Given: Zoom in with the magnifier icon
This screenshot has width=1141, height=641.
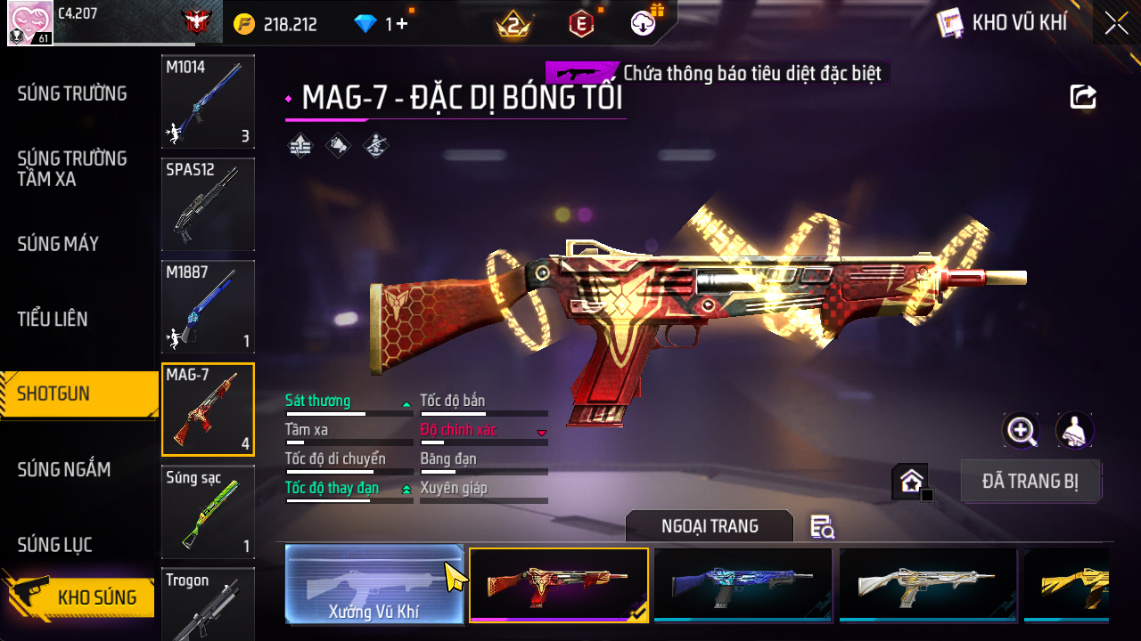Looking at the screenshot, I should [x=1021, y=431].
